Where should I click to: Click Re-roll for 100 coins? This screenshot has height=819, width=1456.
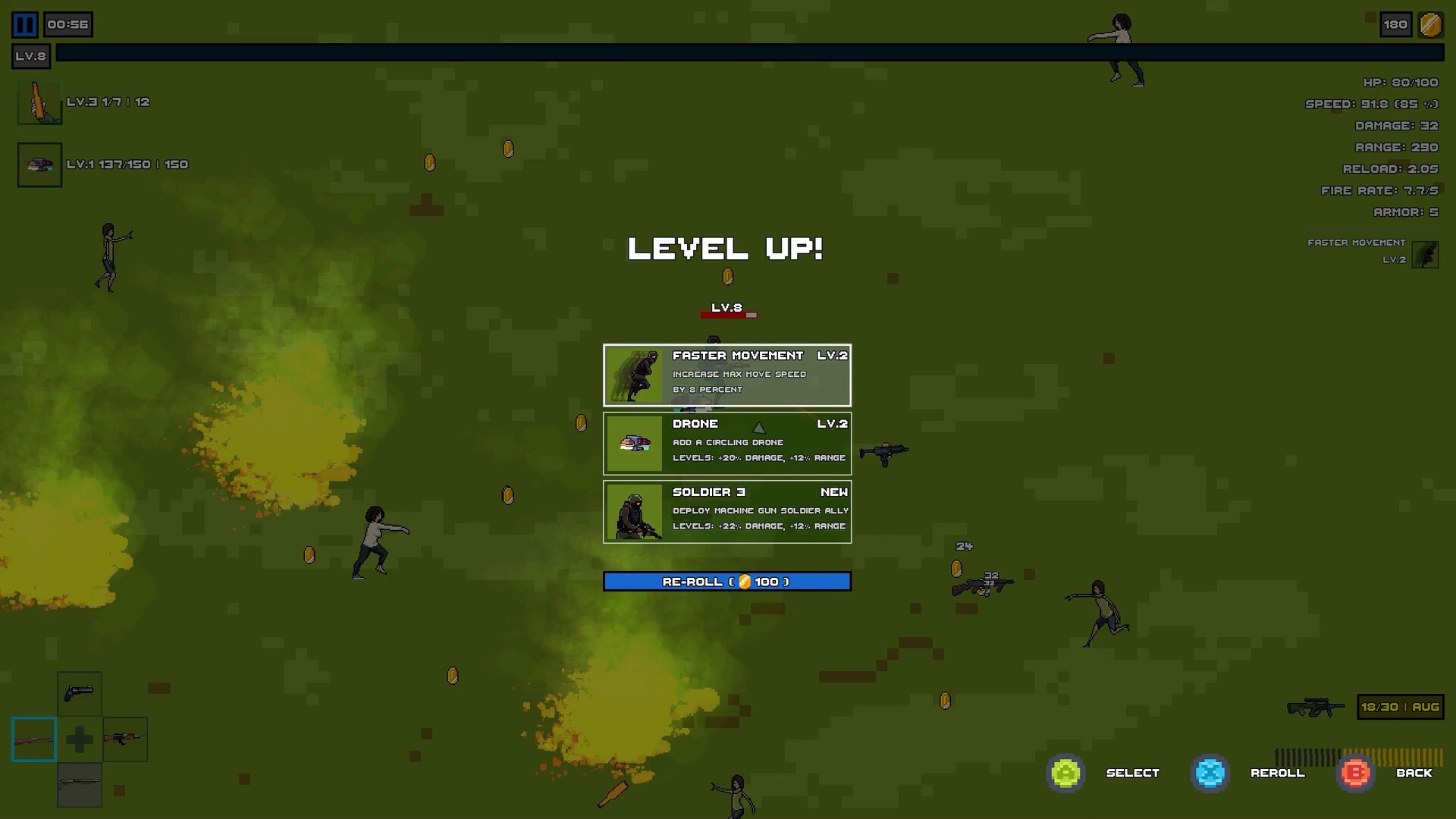click(x=727, y=581)
